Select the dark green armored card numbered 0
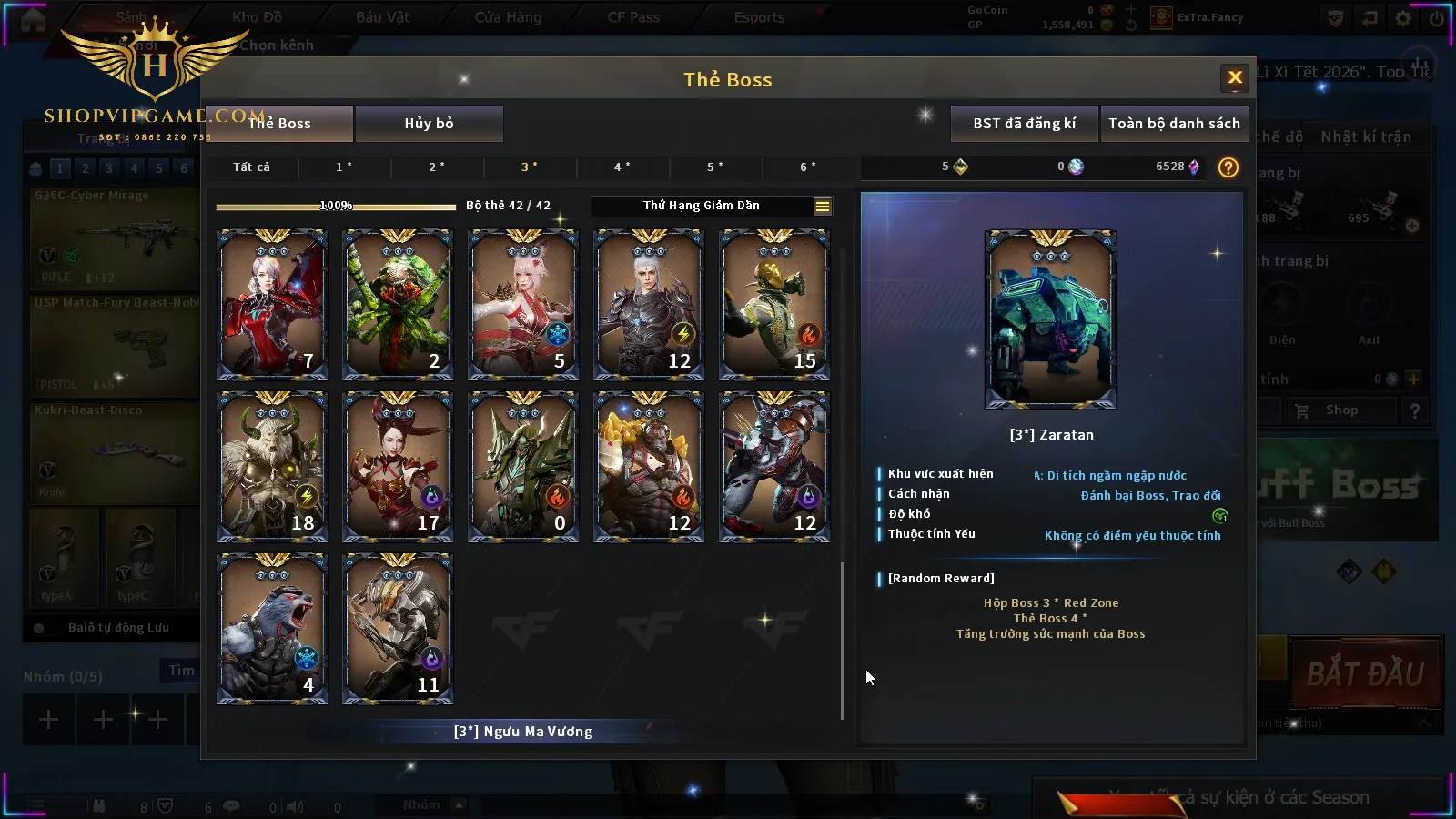 (x=523, y=467)
